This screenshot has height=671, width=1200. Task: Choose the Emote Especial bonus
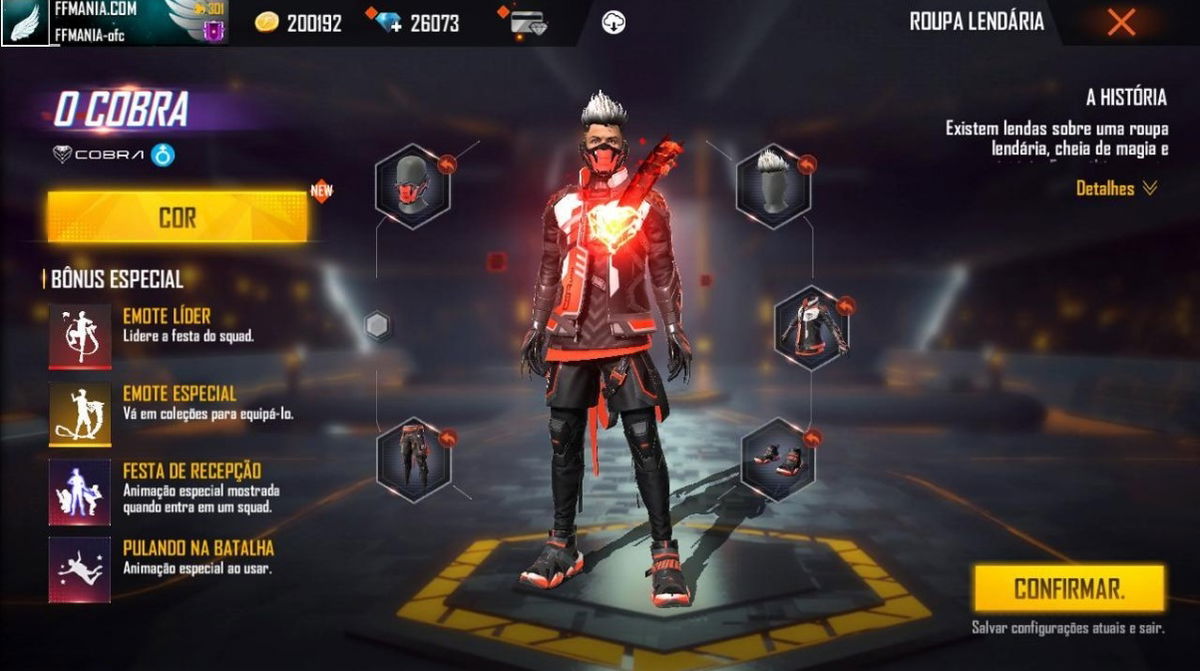coord(80,413)
